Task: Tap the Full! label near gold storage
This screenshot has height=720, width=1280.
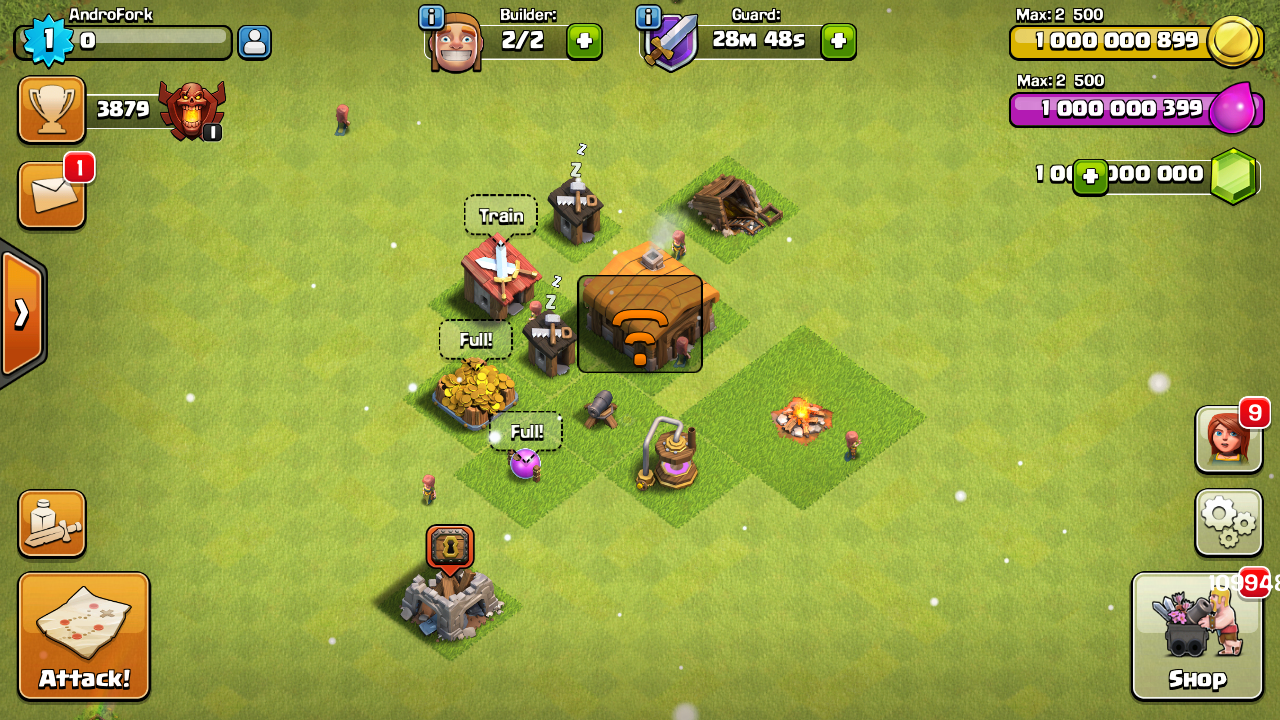Action: (527, 431)
